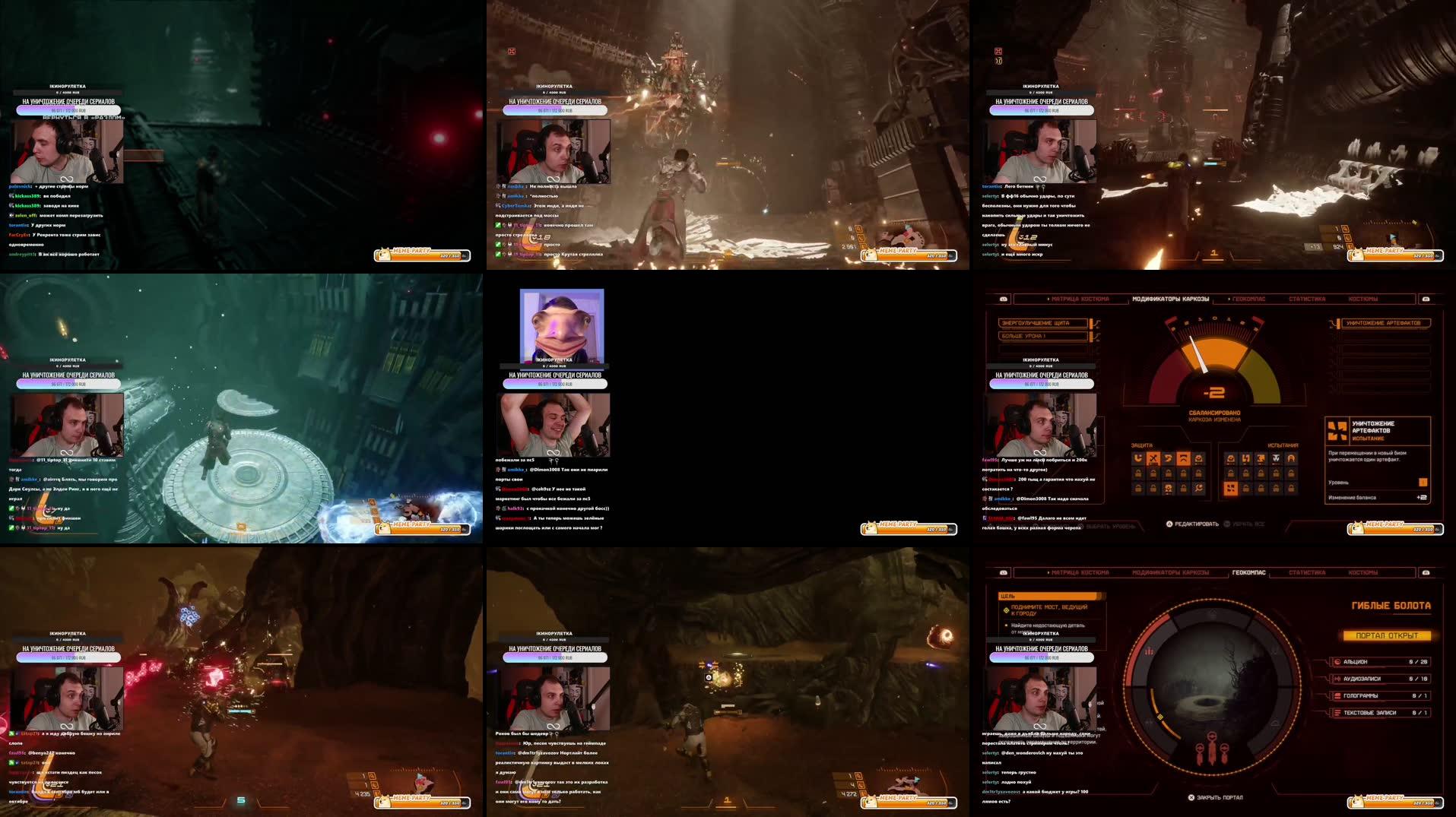Toggle the selected ИСПЫТАНИЯ trial cell
The width and height of the screenshot is (1456, 817).
pyautogui.click(x=1231, y=488)
